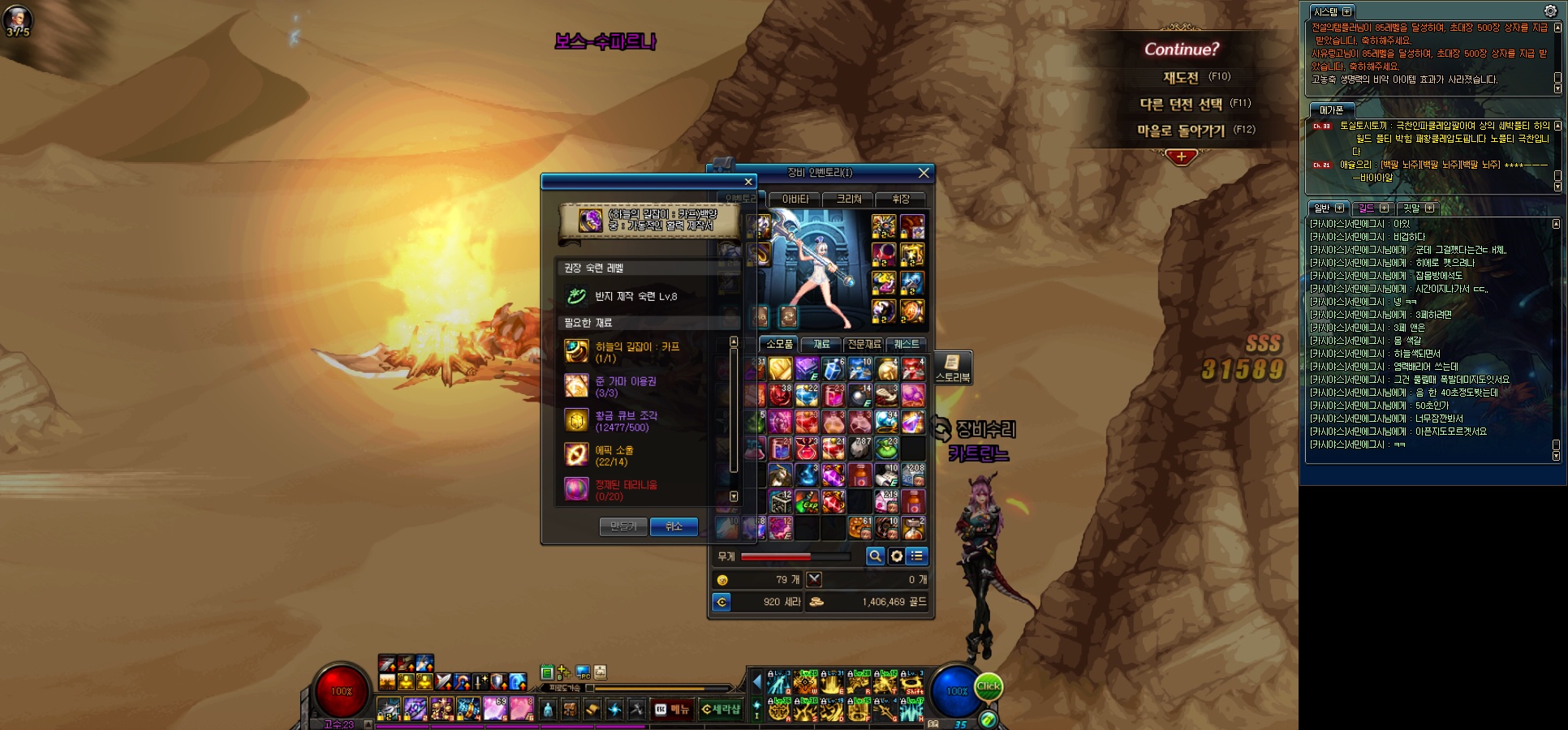Open the ESC 메뉴 button
The height and width of the screenshot is (730, 1568).
672,710
